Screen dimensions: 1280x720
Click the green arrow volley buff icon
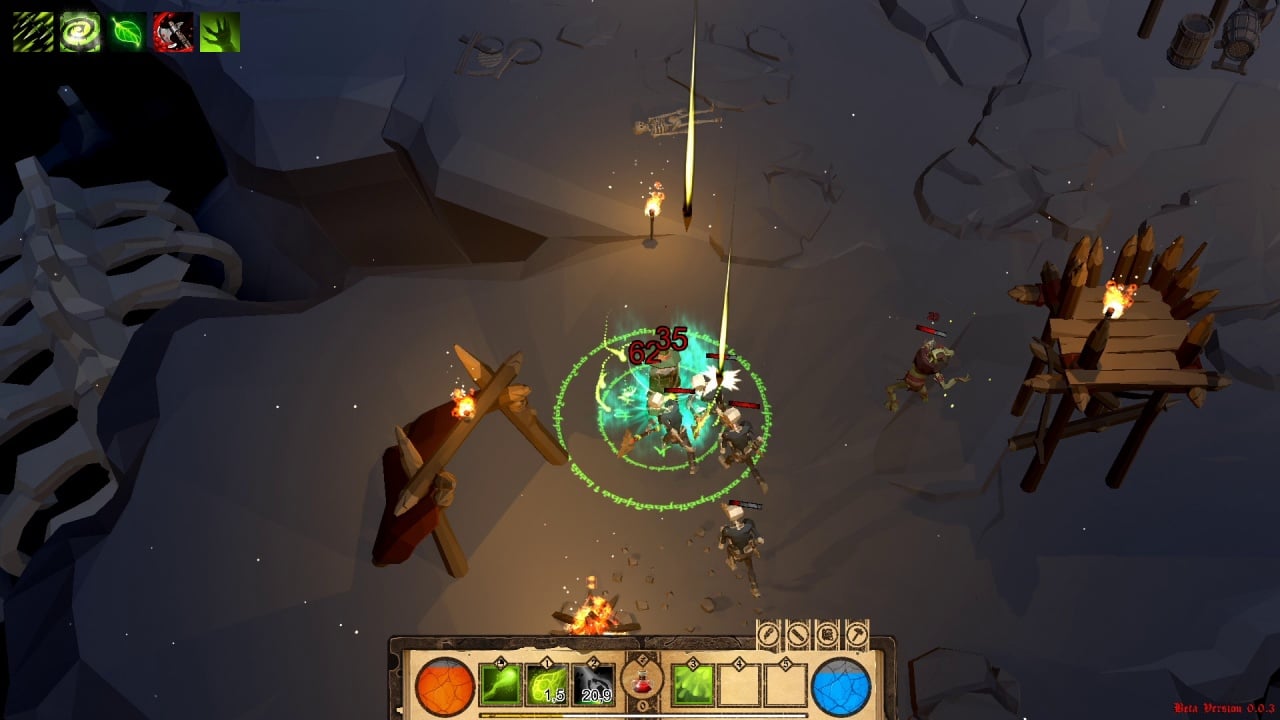tap(32, 32)
